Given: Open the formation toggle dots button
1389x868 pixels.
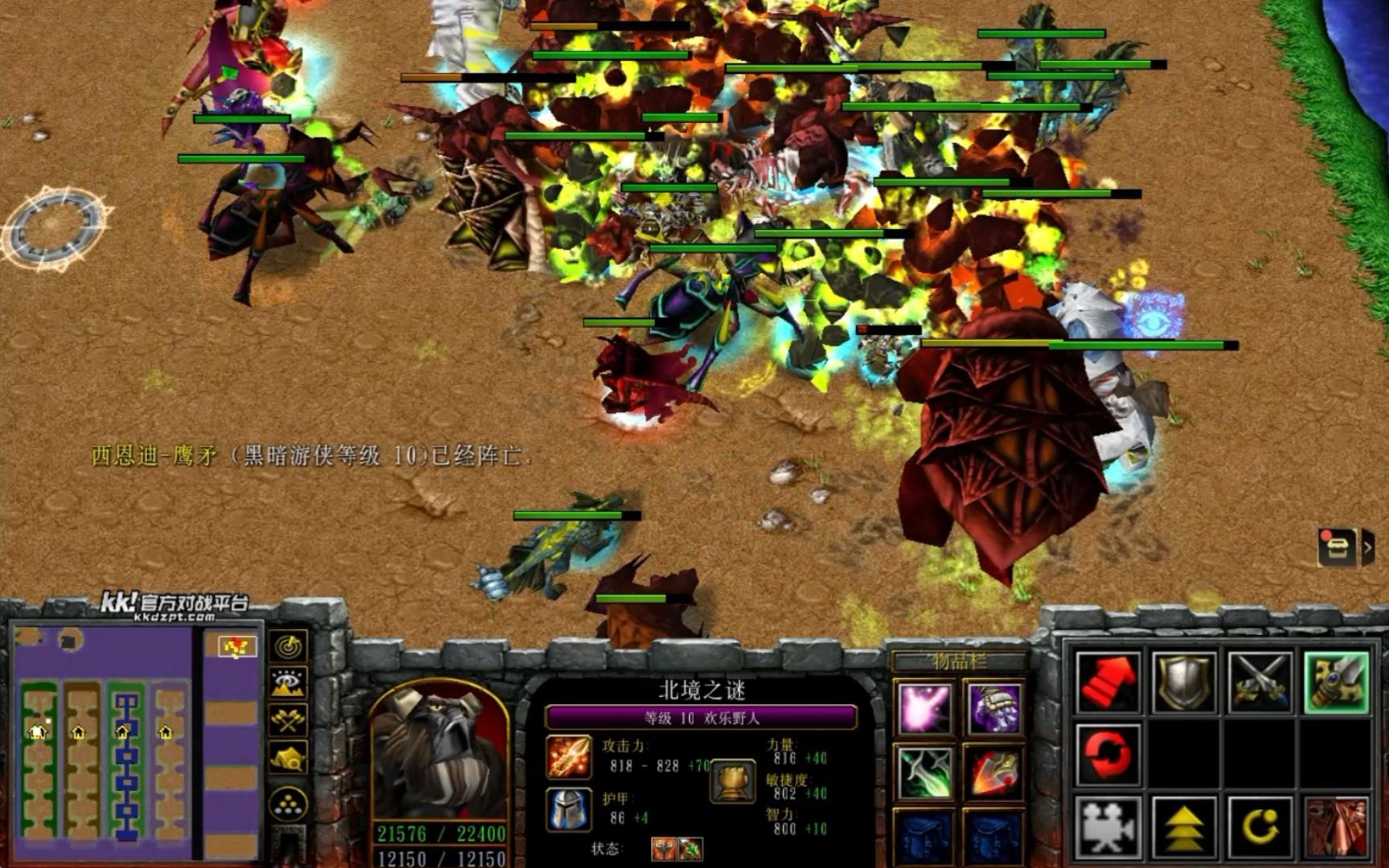Looking at the screenshot, I should point(289,804).
